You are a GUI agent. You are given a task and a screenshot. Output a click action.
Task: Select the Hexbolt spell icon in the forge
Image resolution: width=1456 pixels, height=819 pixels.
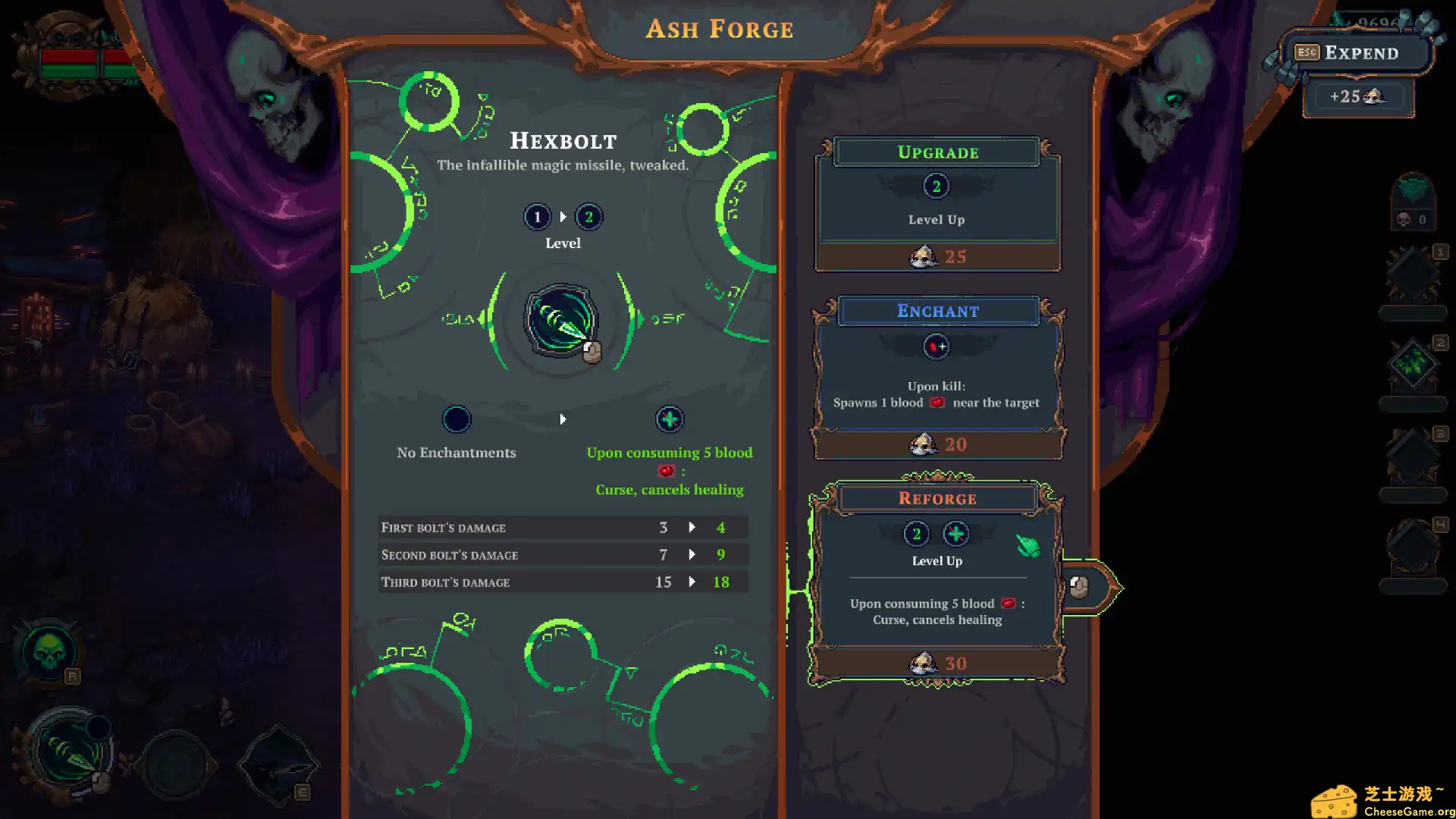(x=561, y=320)
